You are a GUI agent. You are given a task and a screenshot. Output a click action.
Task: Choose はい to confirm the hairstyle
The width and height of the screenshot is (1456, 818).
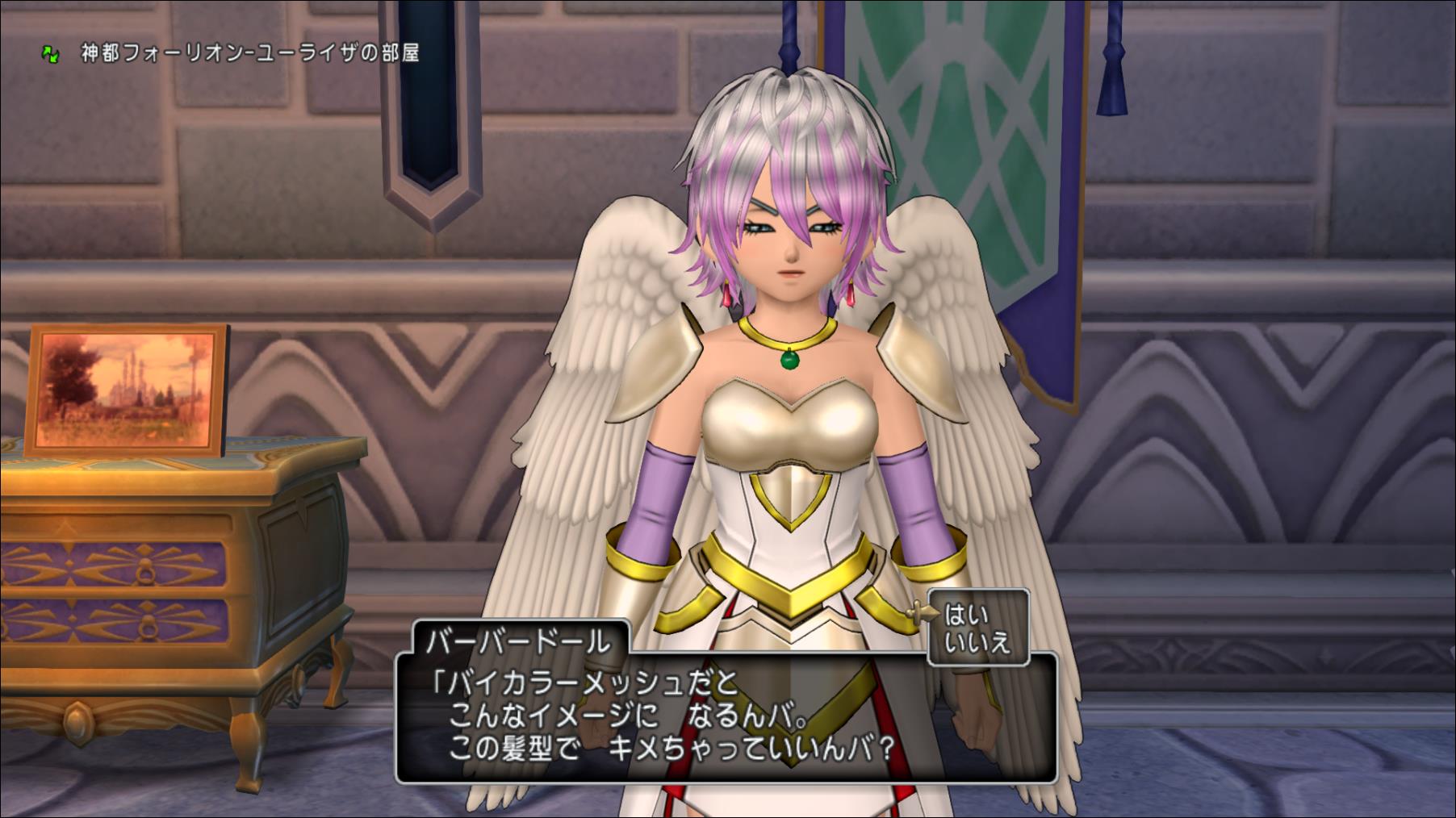pyautogui.click(x=966, y=616)
